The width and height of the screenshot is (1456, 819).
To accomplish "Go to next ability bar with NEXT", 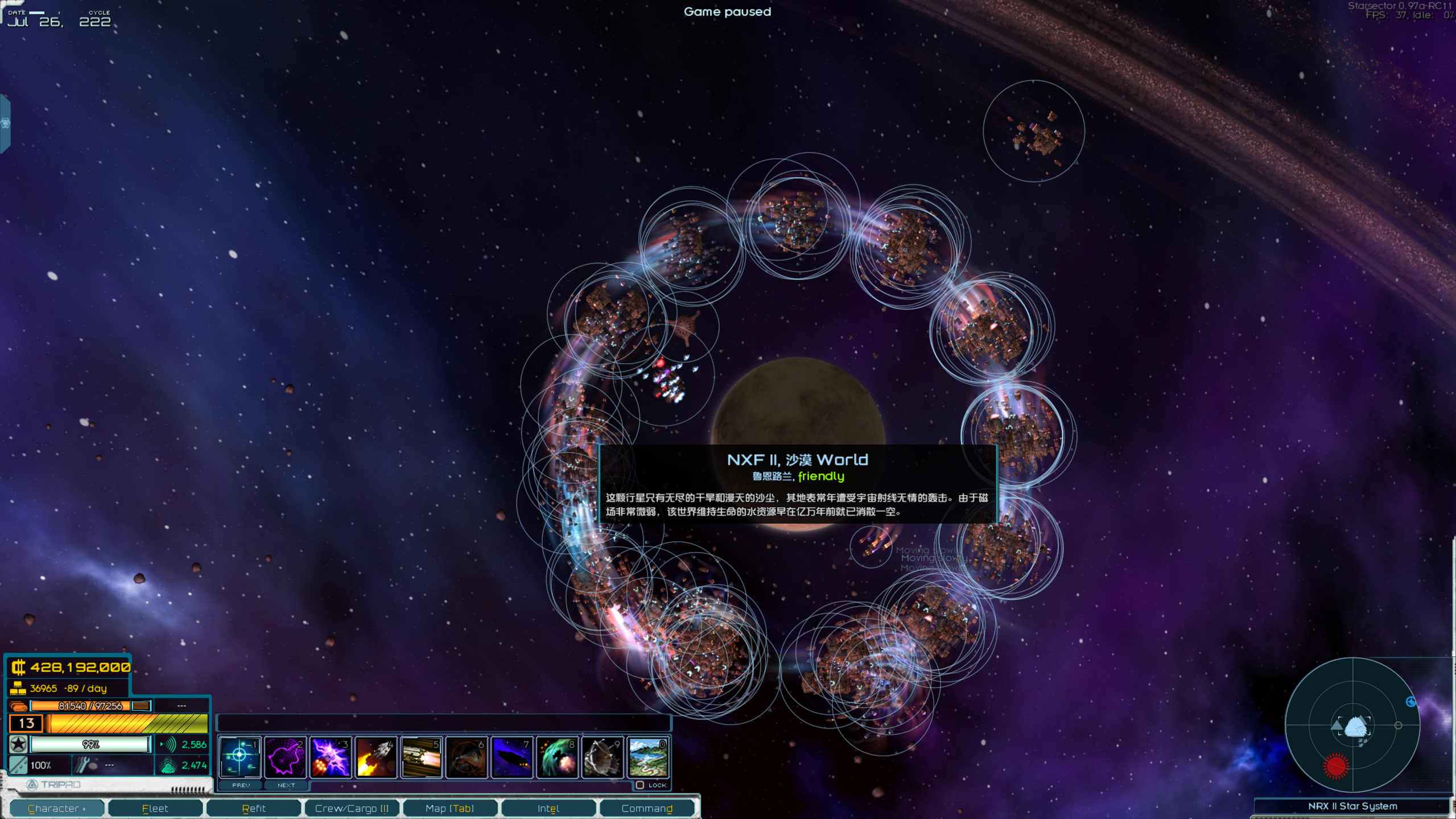I will pos(286,785).
